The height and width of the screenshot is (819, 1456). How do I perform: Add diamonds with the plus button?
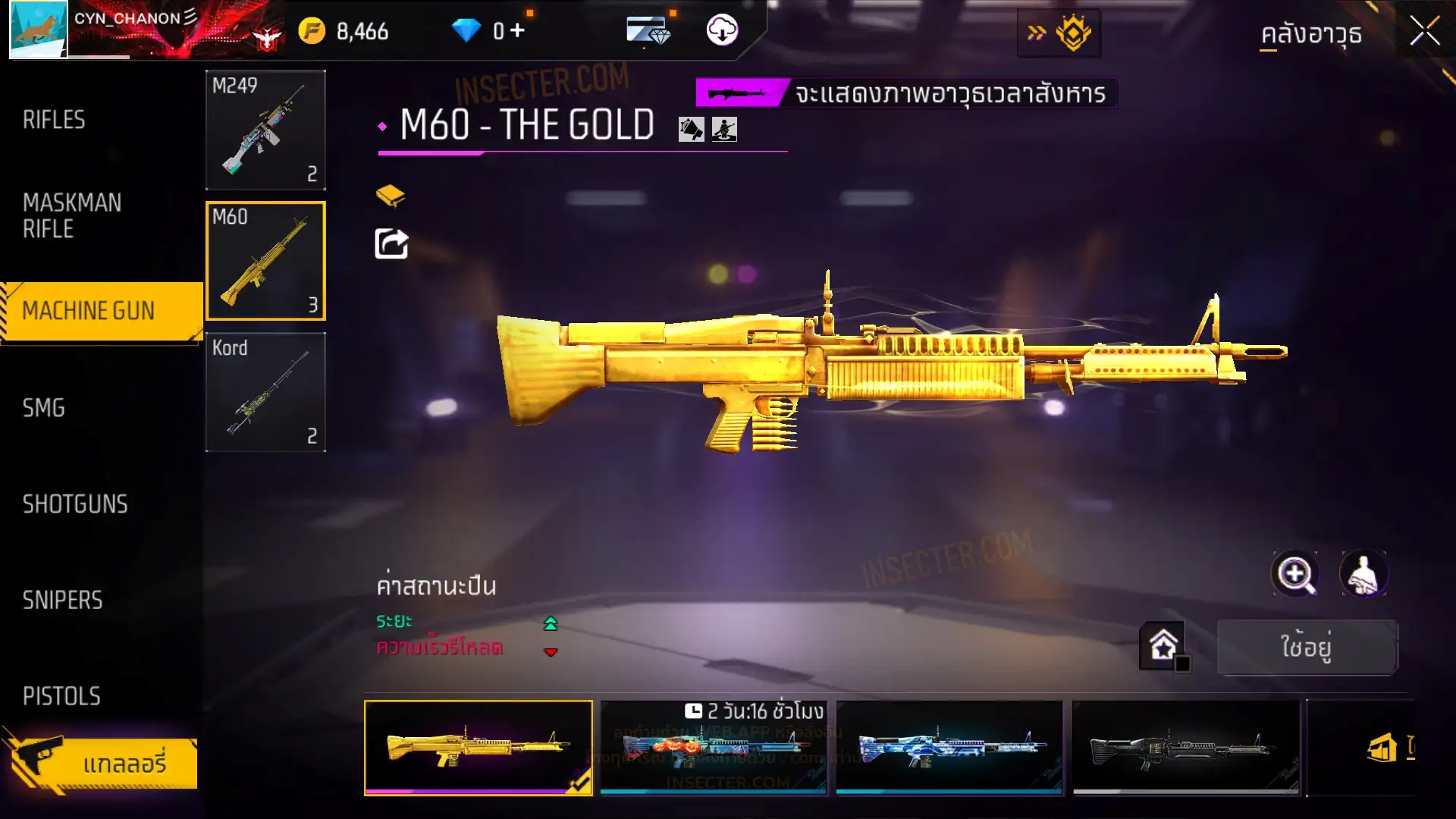[x=517, y=31]
